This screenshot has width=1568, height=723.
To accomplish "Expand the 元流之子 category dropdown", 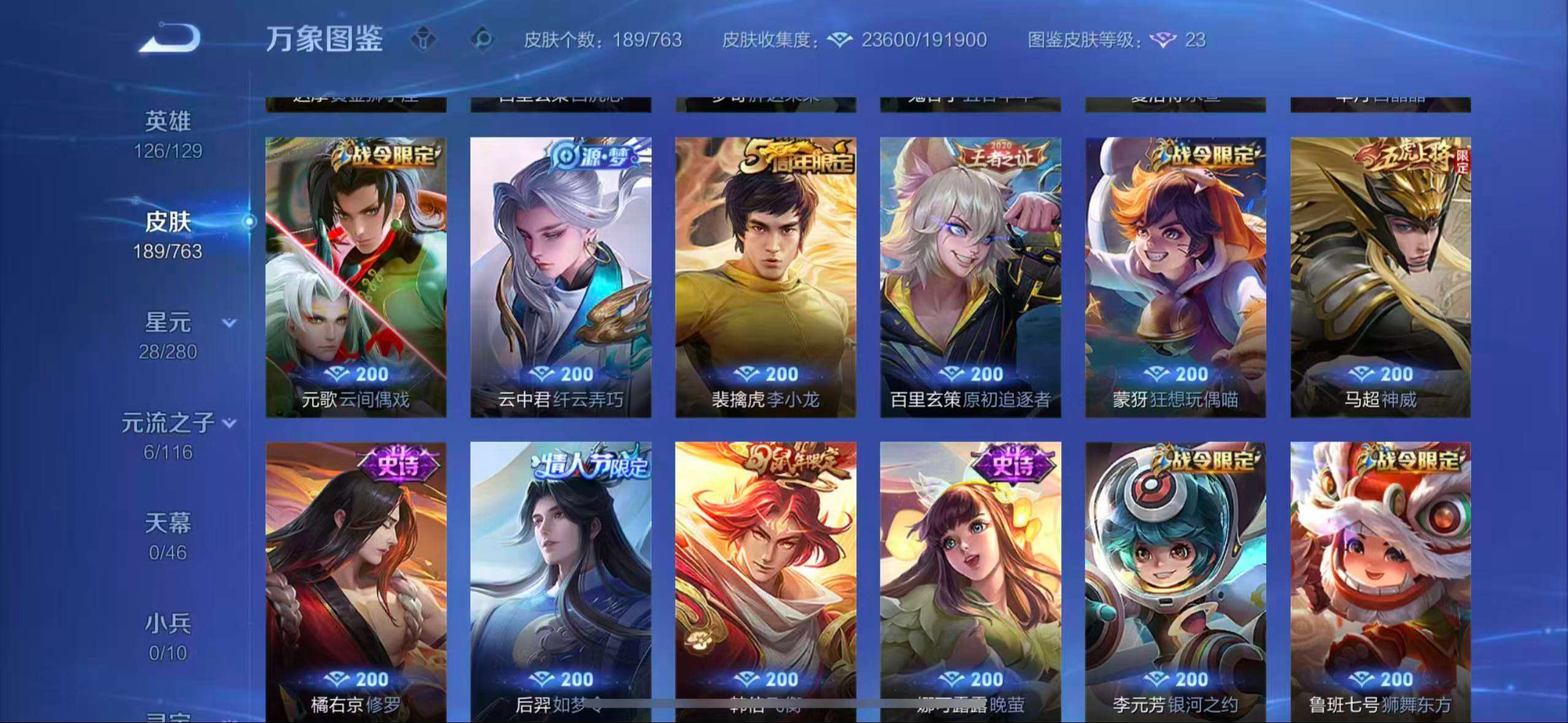I will [x=229, y=423].
